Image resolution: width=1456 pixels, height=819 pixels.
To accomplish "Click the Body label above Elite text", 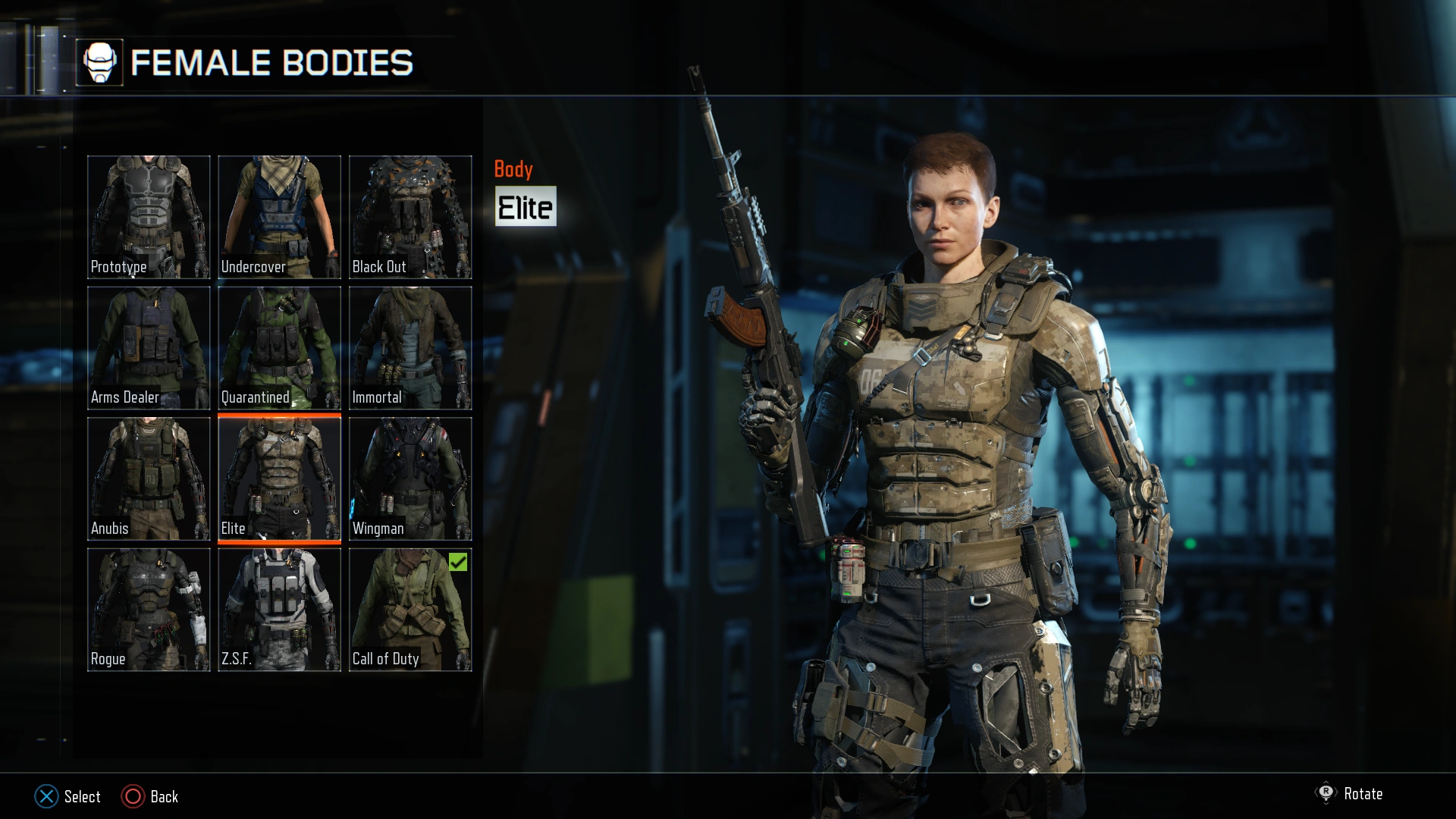I will coord(514,170).
